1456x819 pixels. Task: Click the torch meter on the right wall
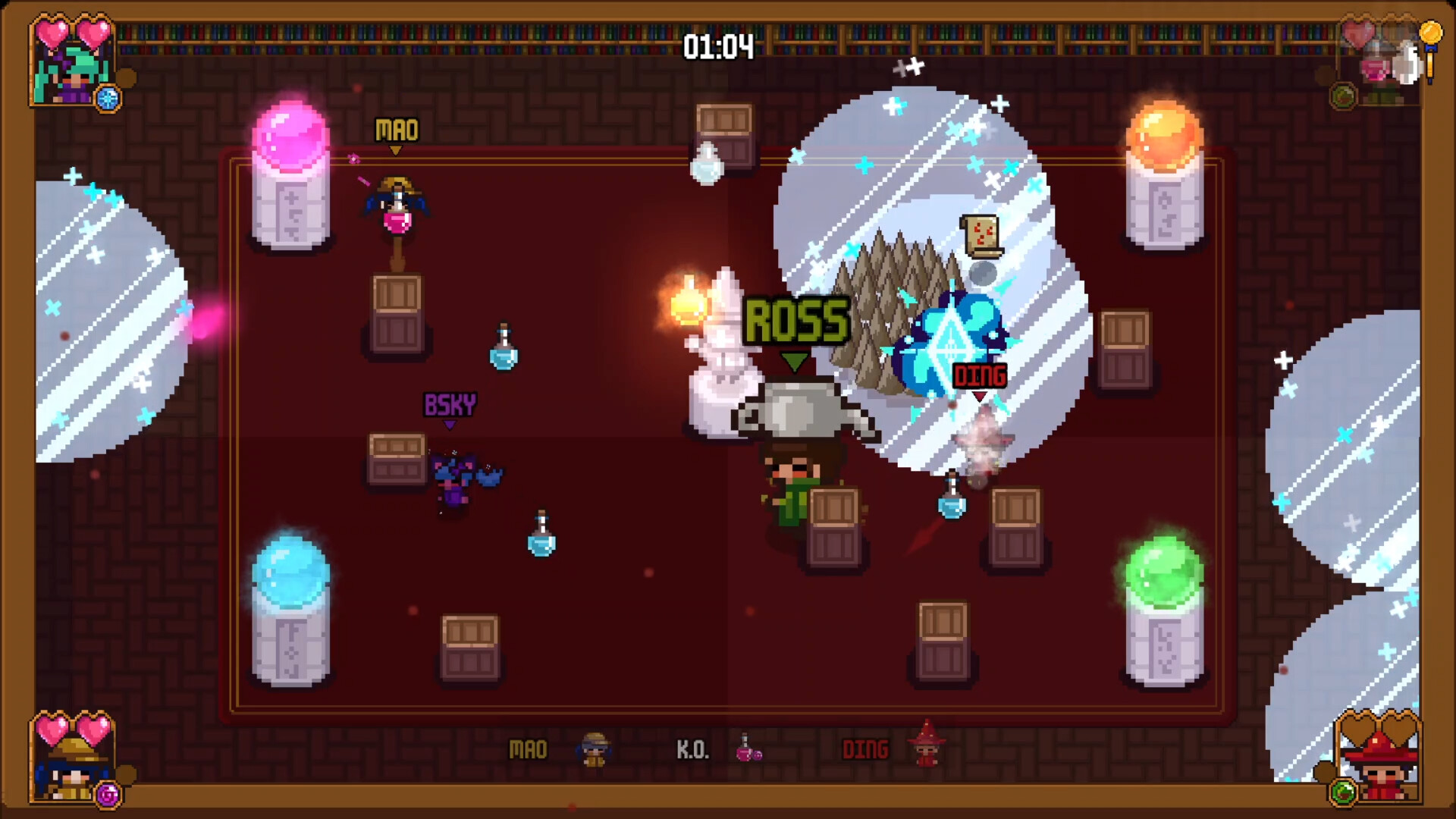coord(1430,64)
